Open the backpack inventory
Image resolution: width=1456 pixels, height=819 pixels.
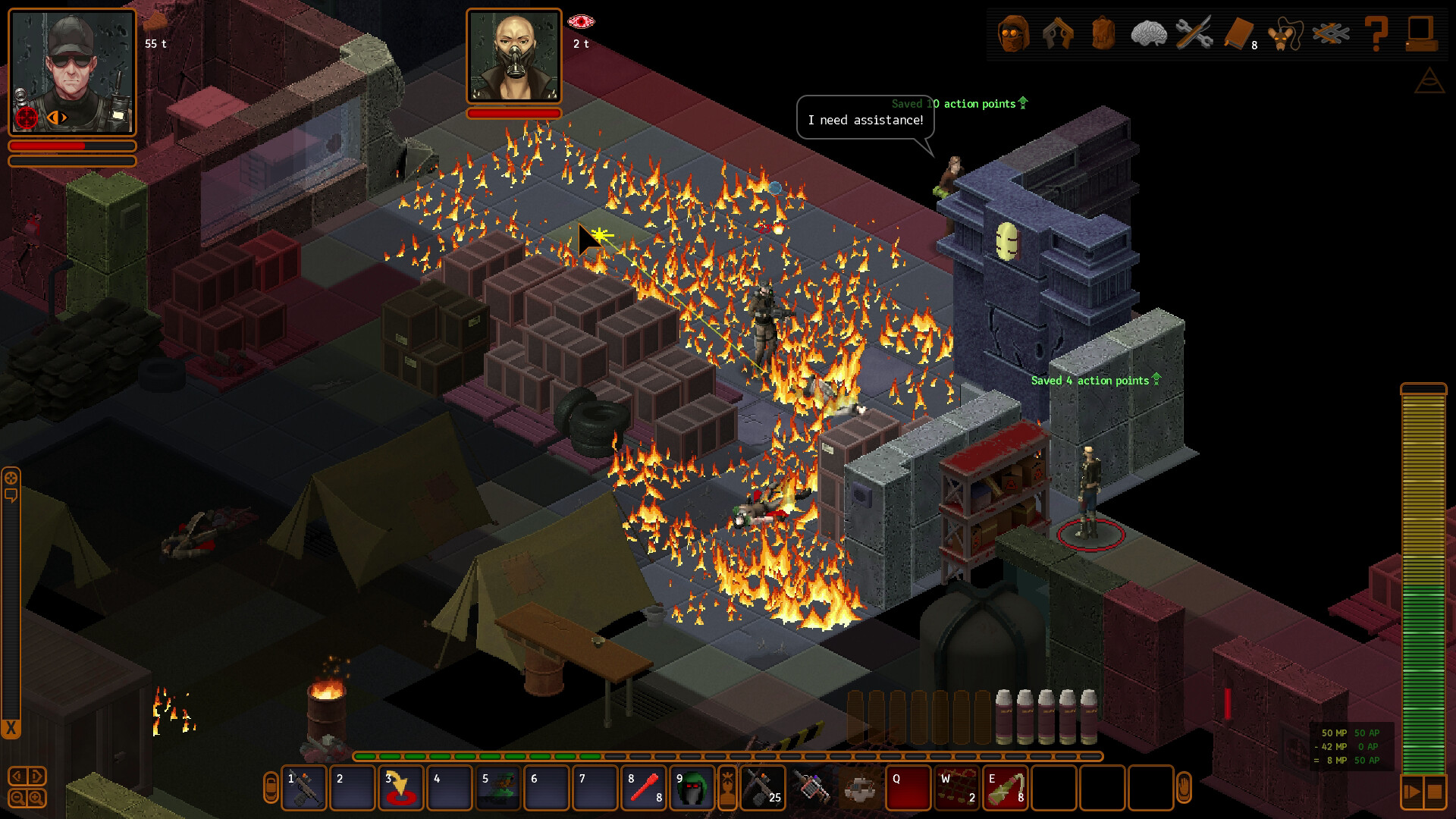(x=1103, y=33)
